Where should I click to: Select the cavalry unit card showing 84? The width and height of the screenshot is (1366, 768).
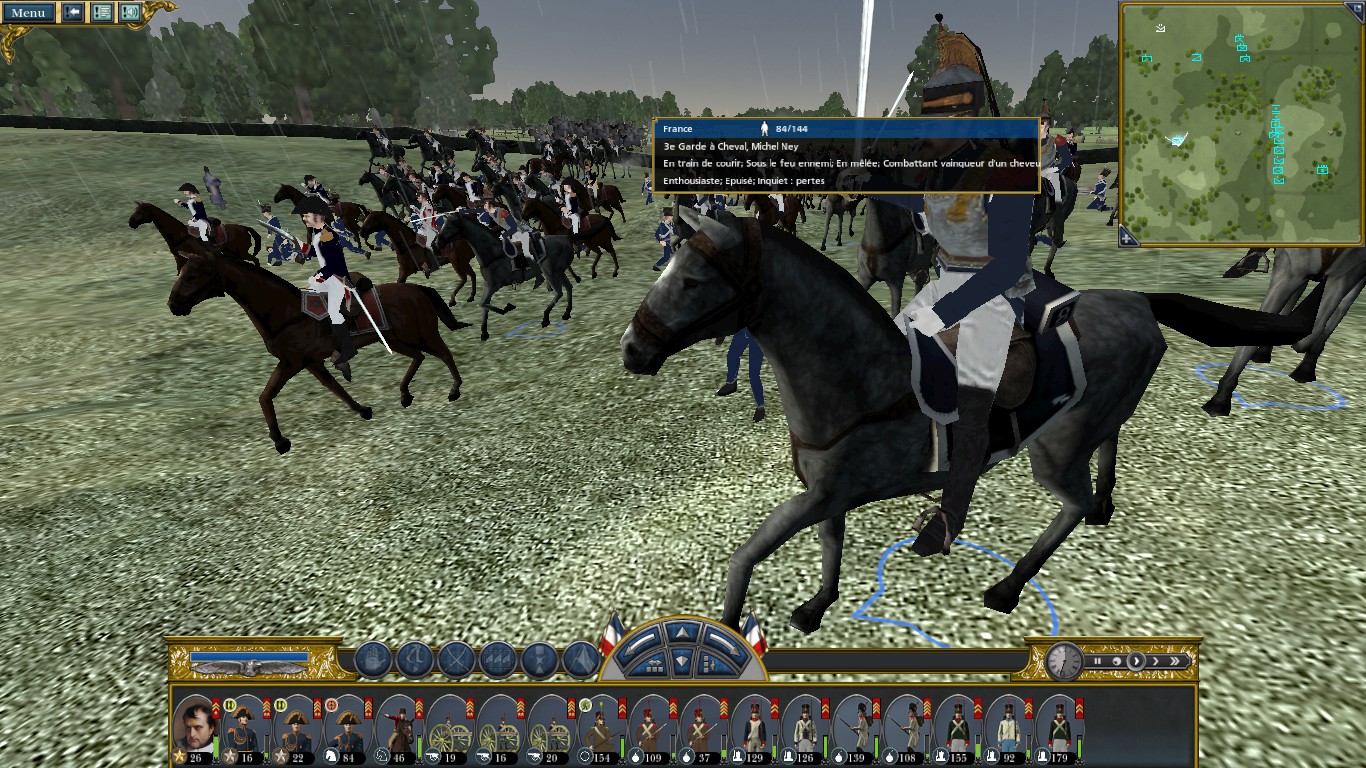pyautogui.click(x=347, y=725)
